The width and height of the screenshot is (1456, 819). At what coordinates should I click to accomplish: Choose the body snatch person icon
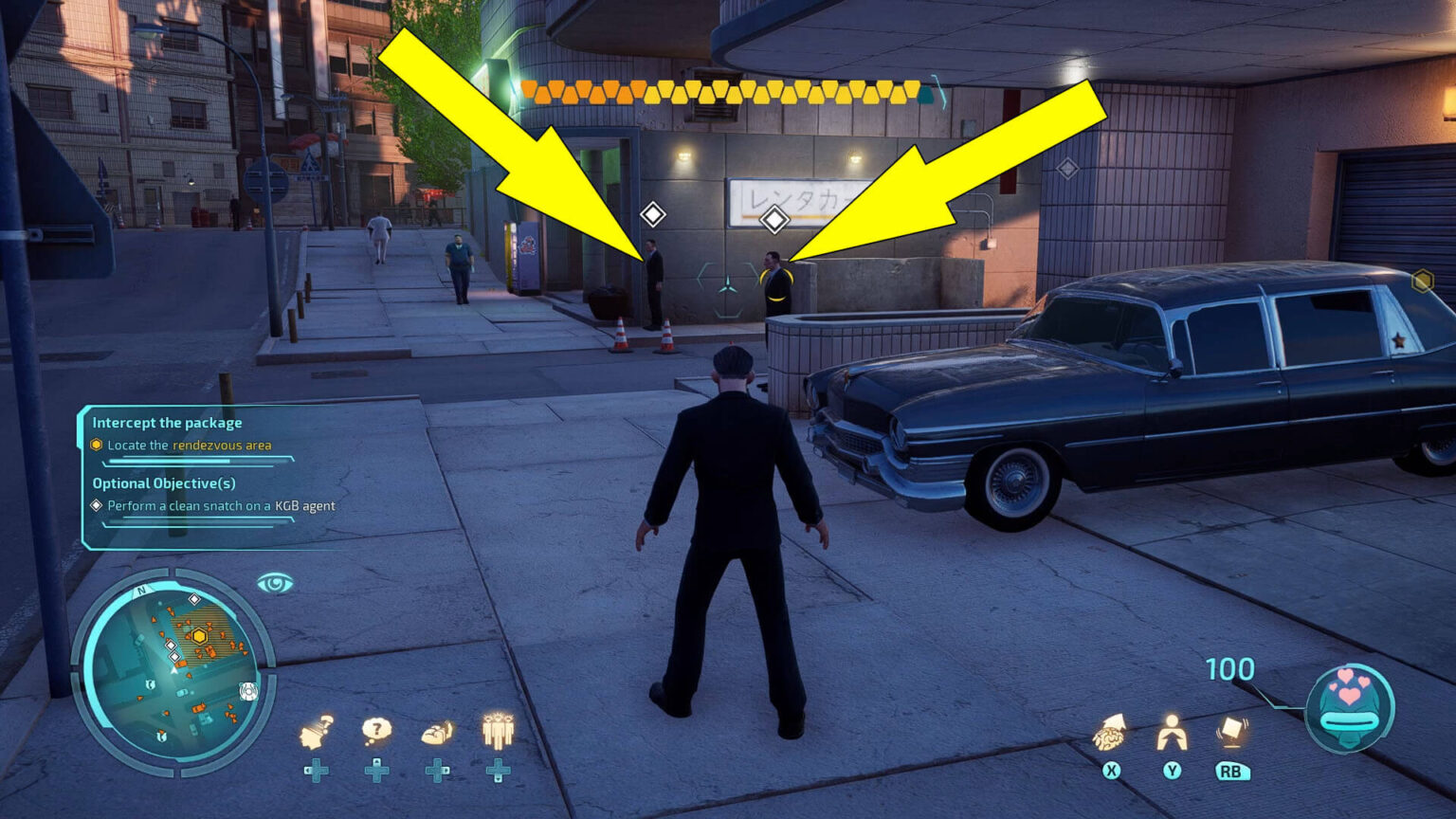1172,733
